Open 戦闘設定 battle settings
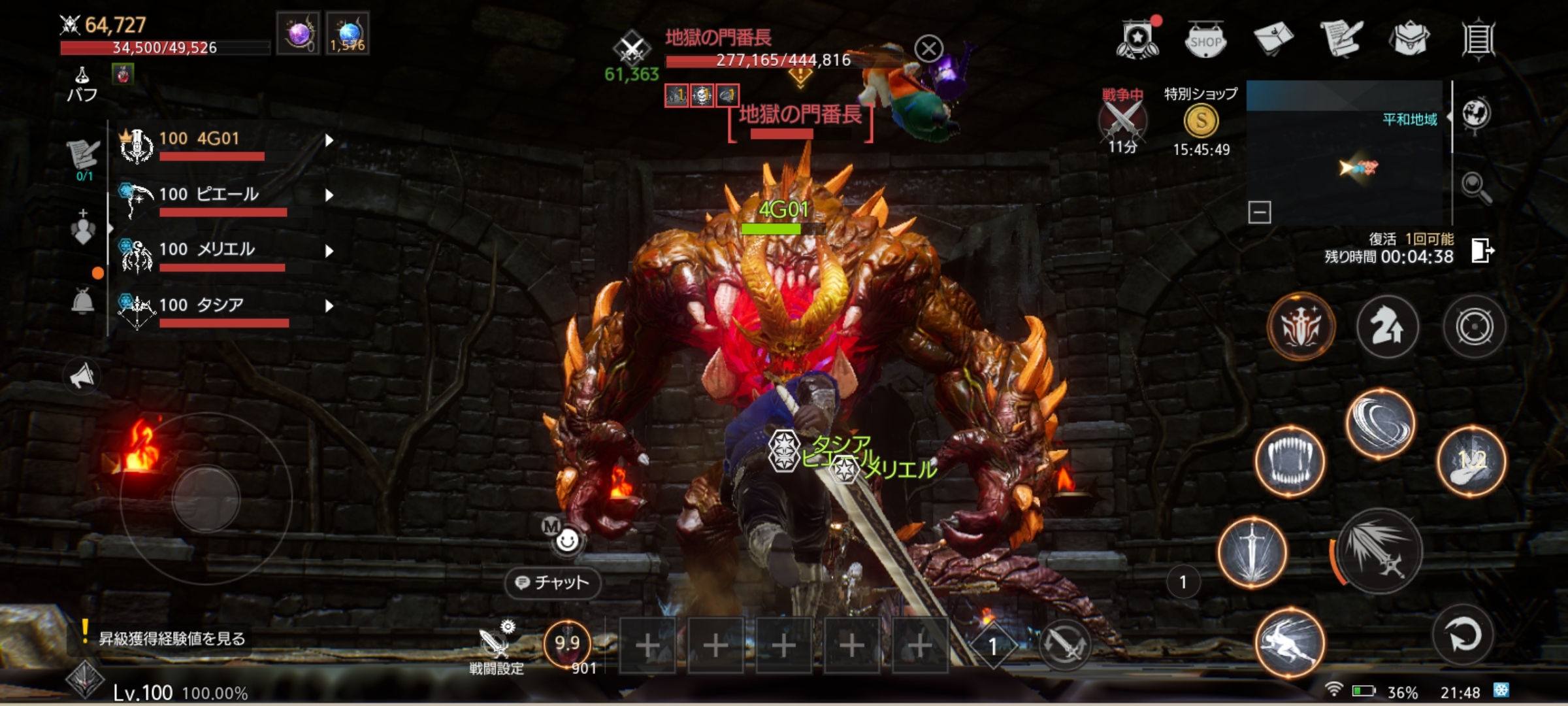The image size is (1568, 706). pos(496,648)
